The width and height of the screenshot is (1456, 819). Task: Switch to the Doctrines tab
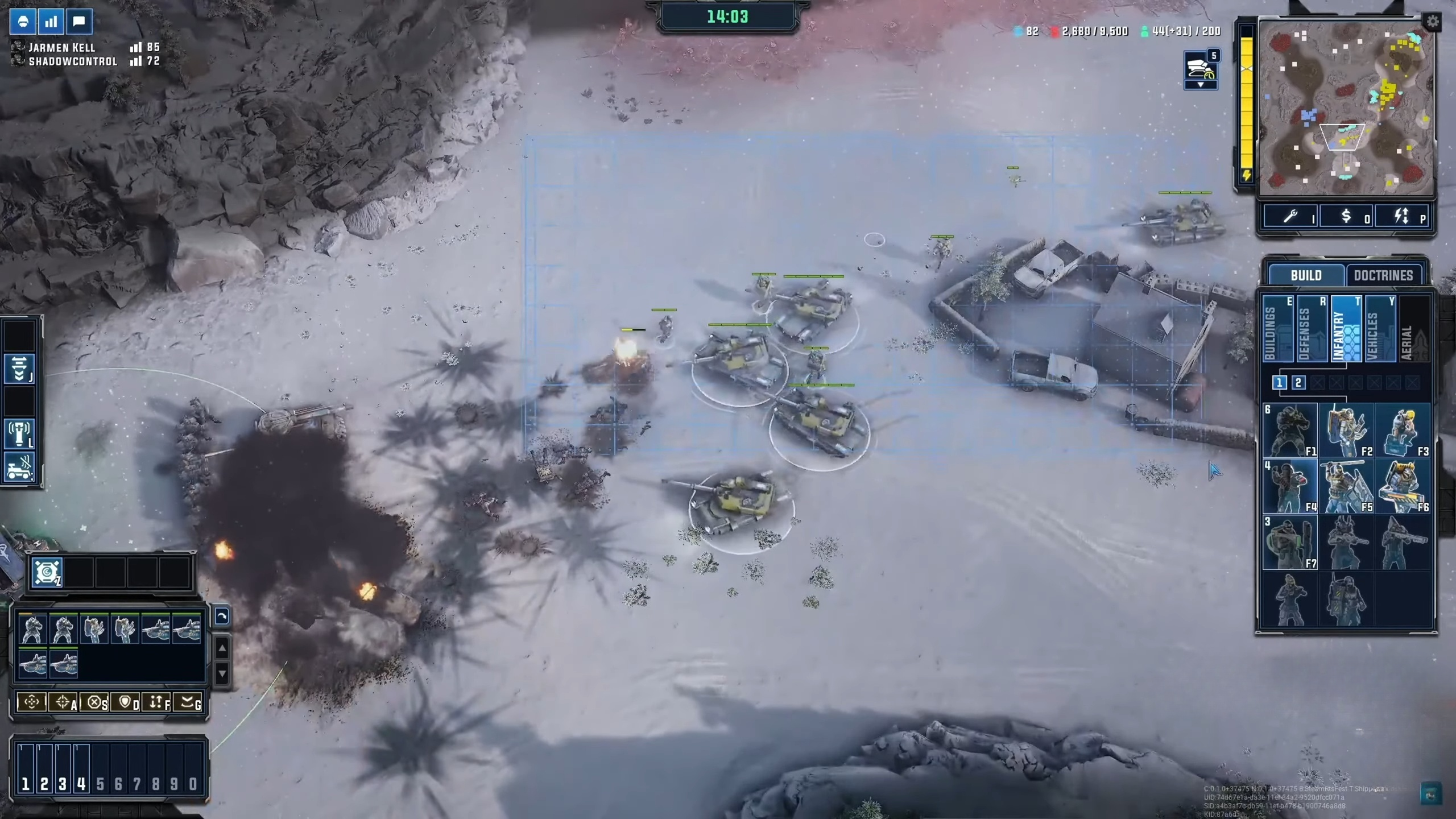coord(1383,275)
